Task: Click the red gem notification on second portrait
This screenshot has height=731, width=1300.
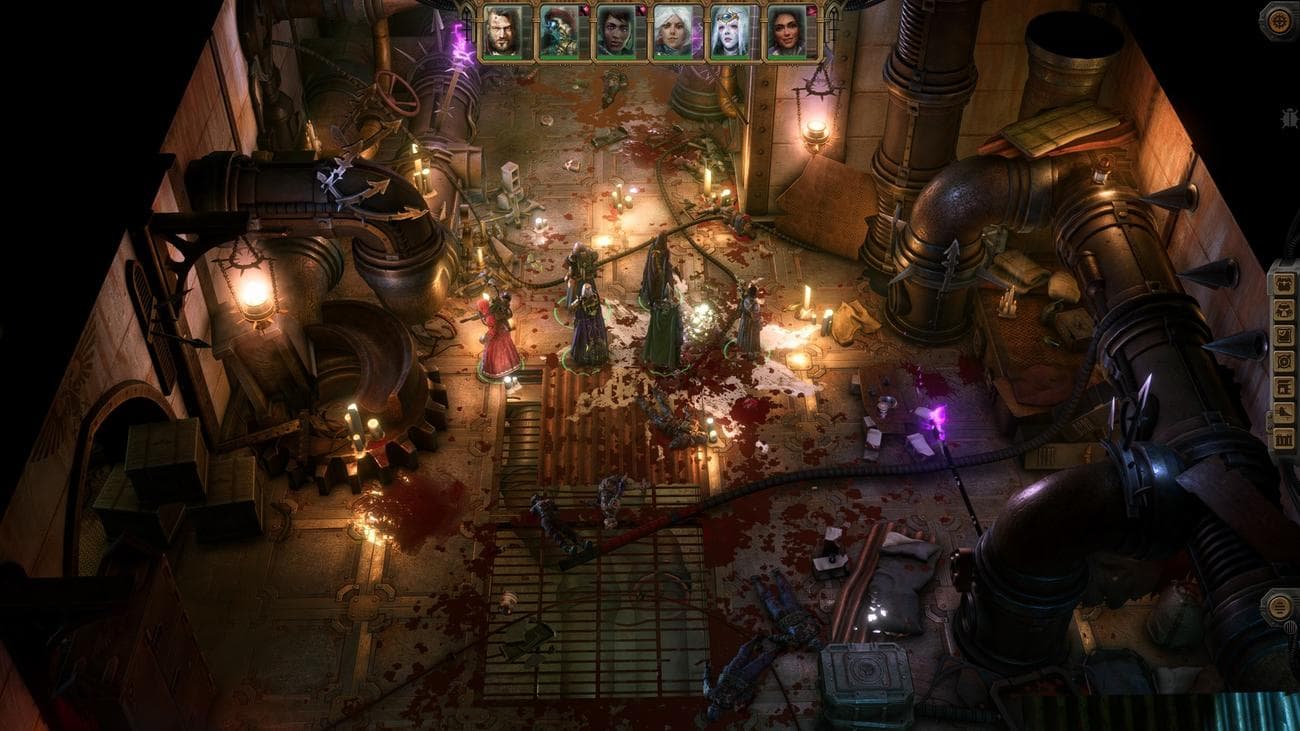Action: coord(583,10)
